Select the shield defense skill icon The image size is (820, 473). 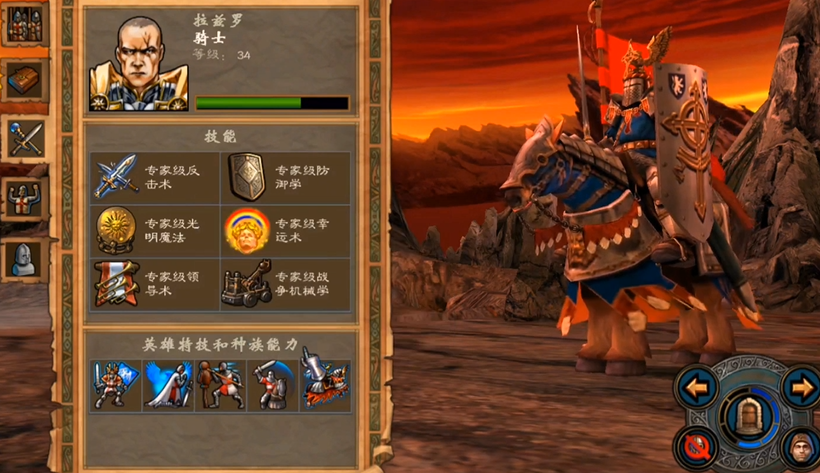[246, 176]
